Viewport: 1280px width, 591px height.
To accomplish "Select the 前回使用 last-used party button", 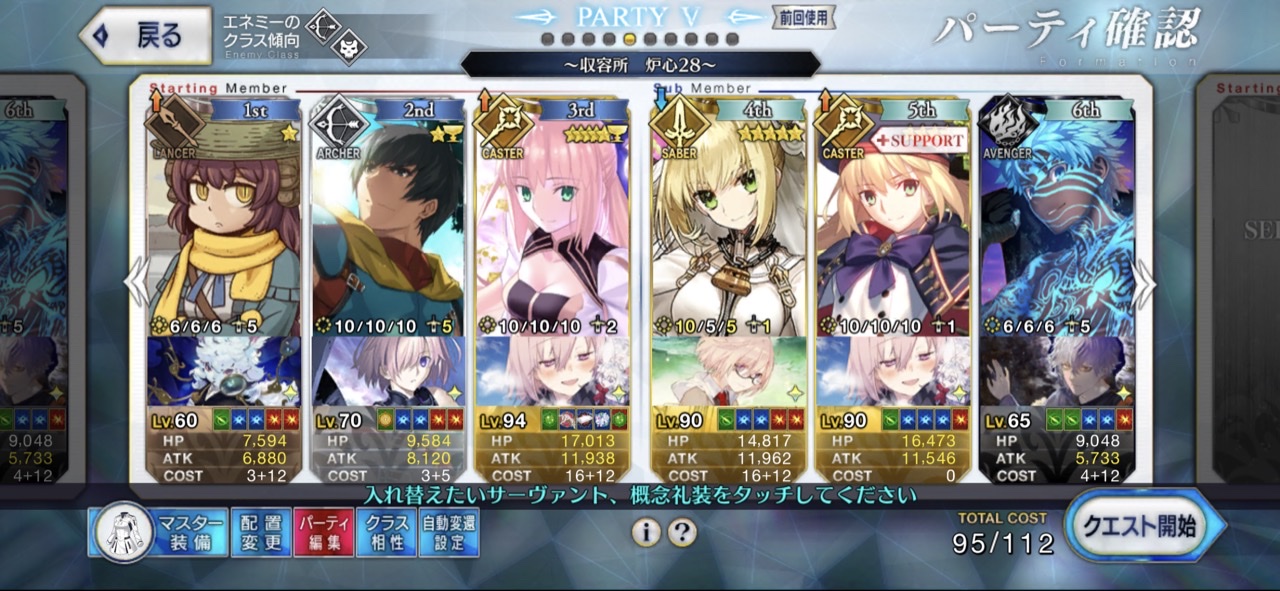I will (x=802, y=17).
